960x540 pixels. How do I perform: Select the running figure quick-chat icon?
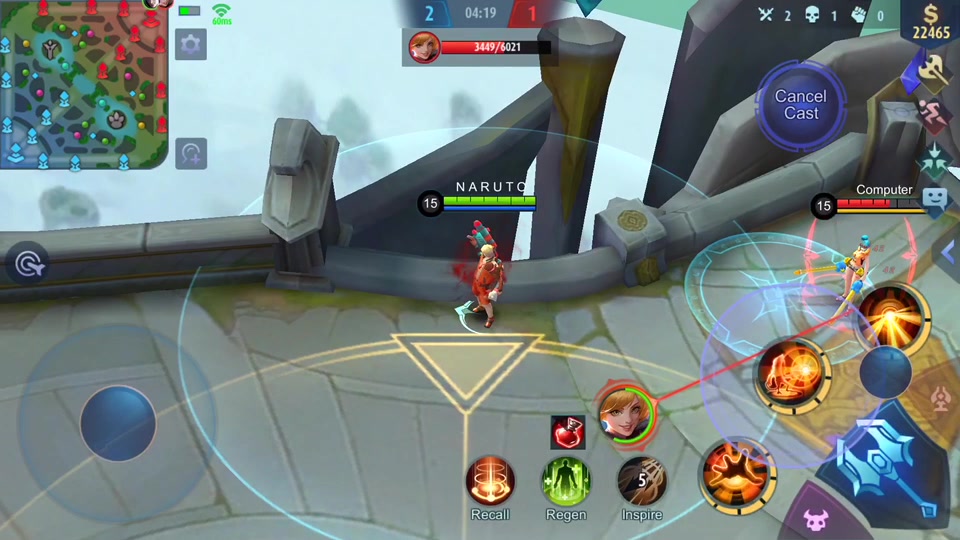934,113
